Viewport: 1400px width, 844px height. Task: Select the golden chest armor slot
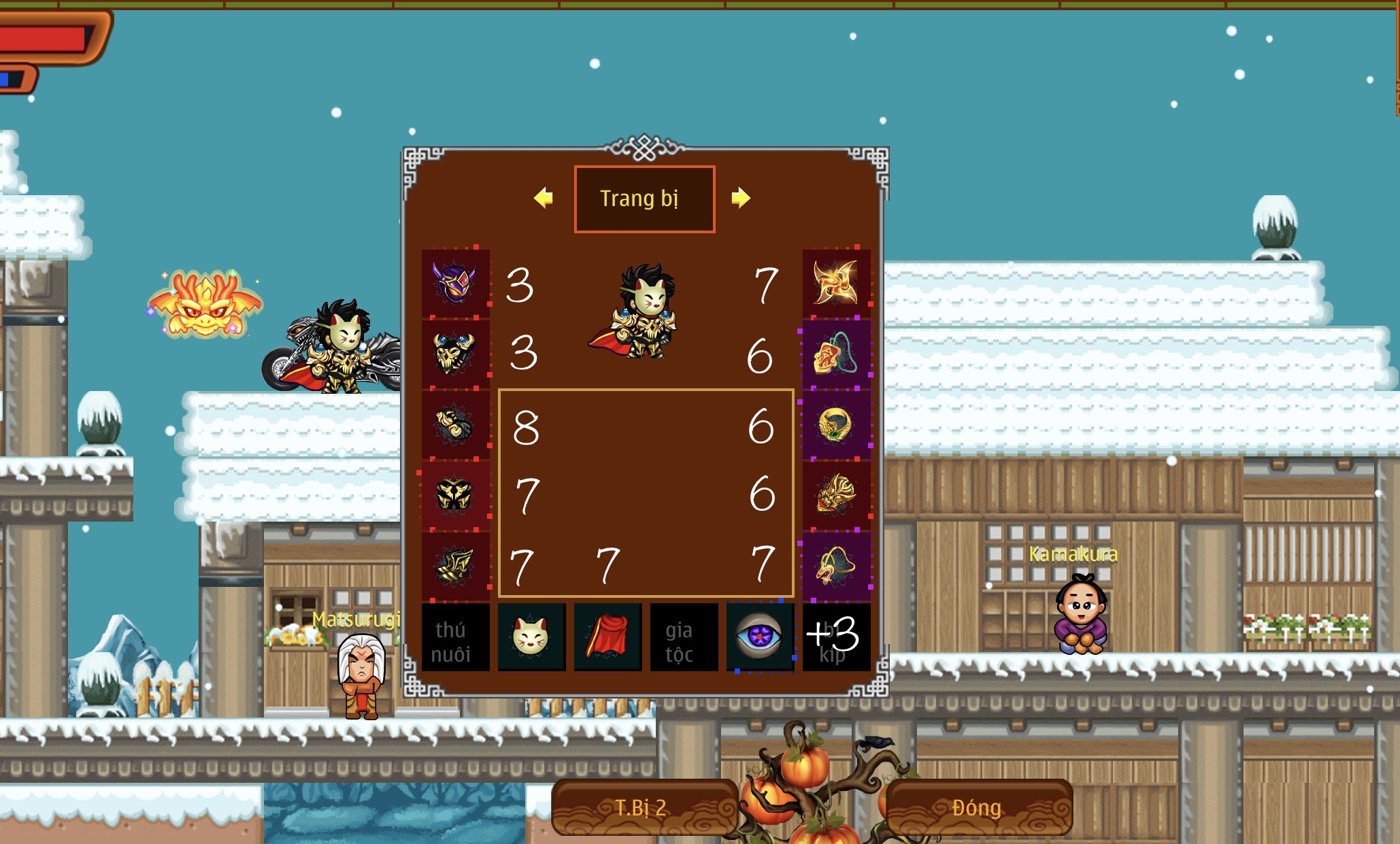[455, 354]
